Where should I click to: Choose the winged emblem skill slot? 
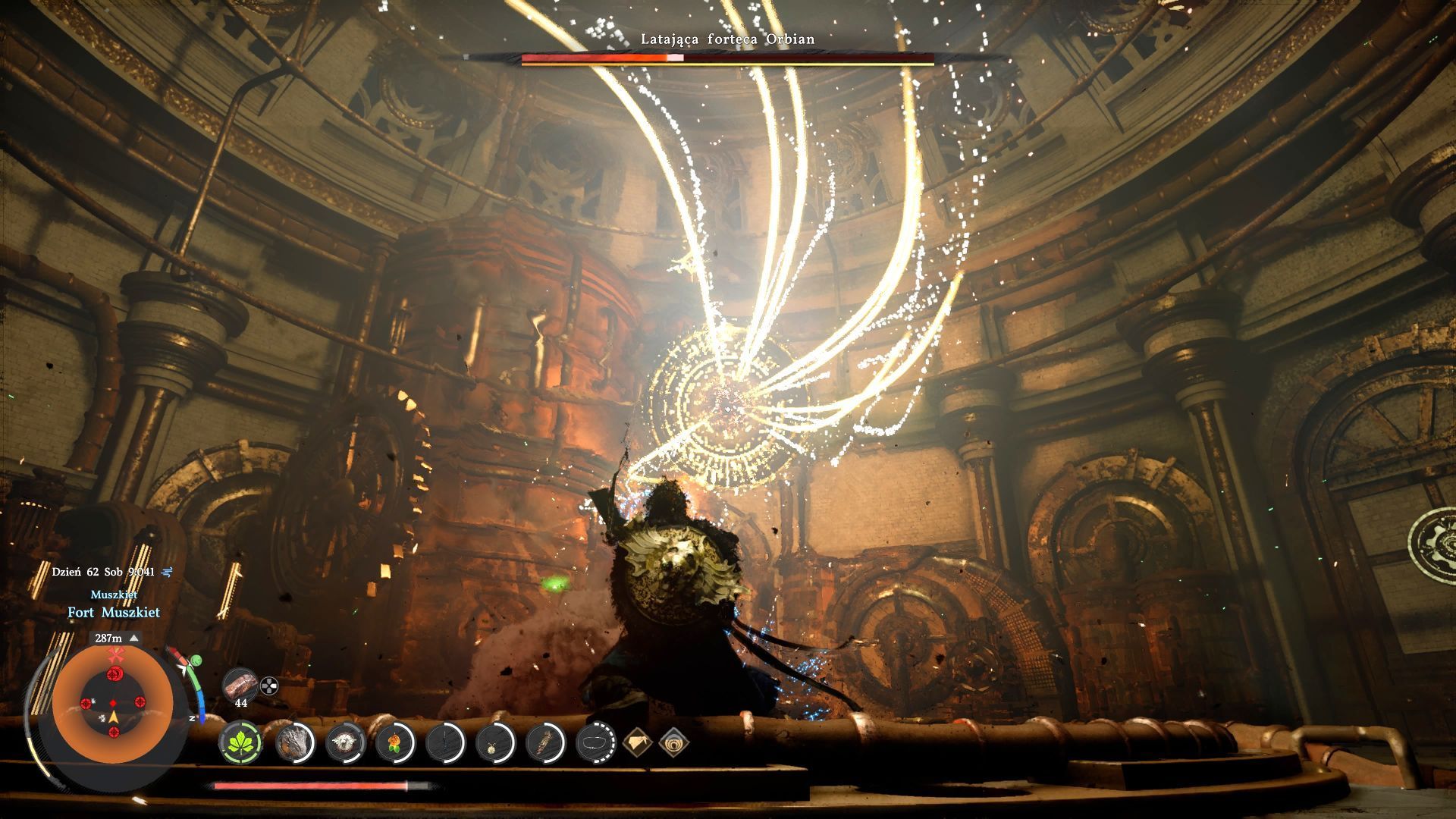[345, 742]
